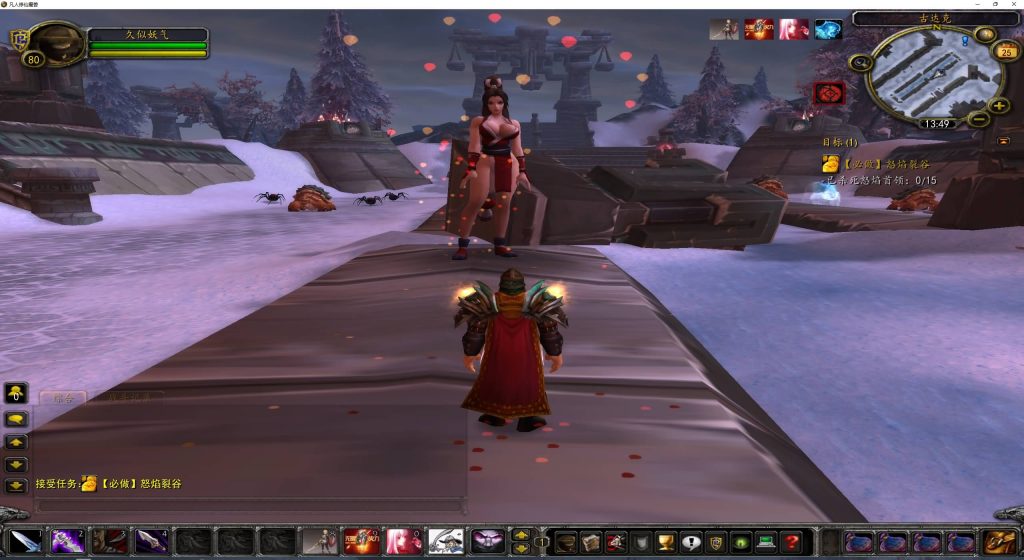This screenshot has width=1024, height=560.
Task: Open the character info micro button
Action: coord(566,542)
